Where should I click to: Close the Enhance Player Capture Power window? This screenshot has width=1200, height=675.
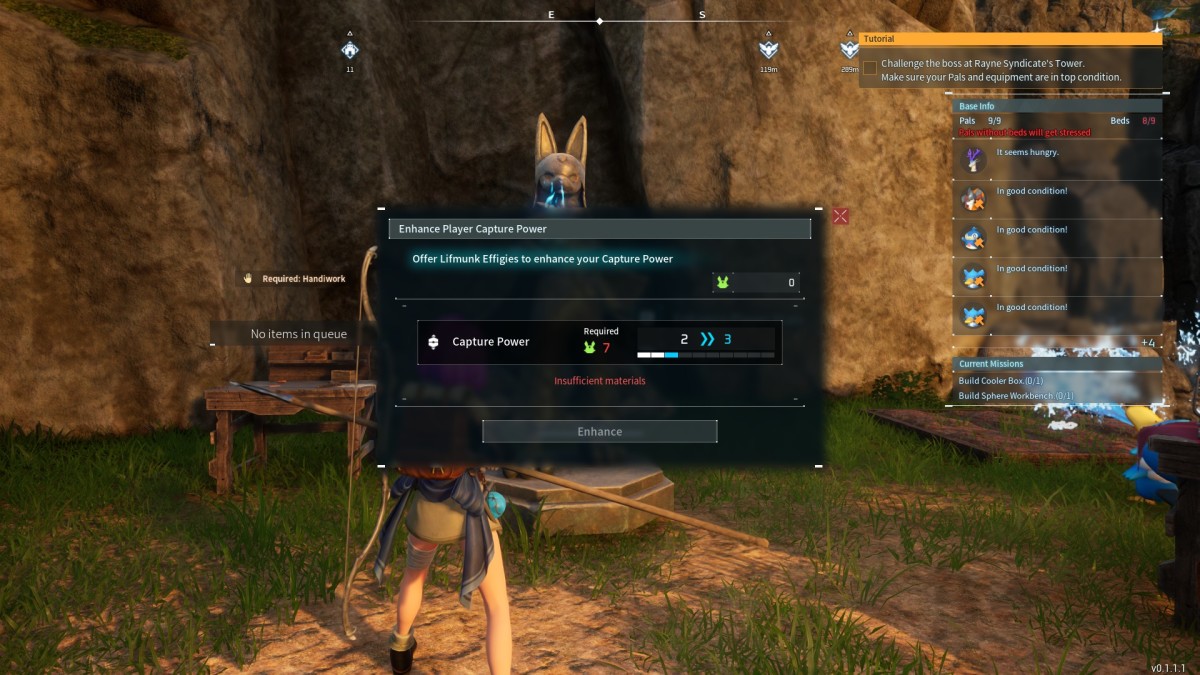[x=840, y=216]
